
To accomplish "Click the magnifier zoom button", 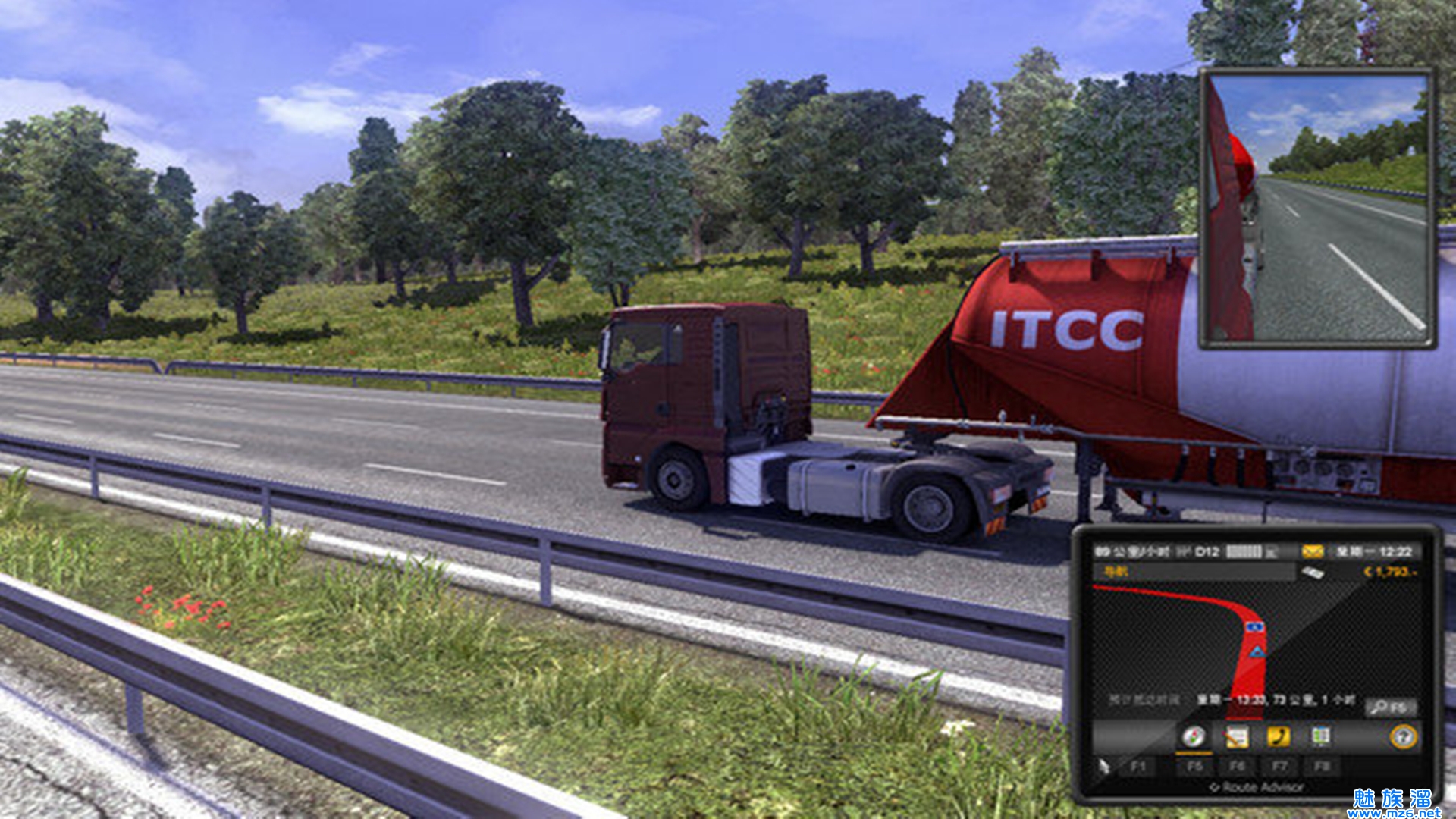I will (x=1390, y=708).
